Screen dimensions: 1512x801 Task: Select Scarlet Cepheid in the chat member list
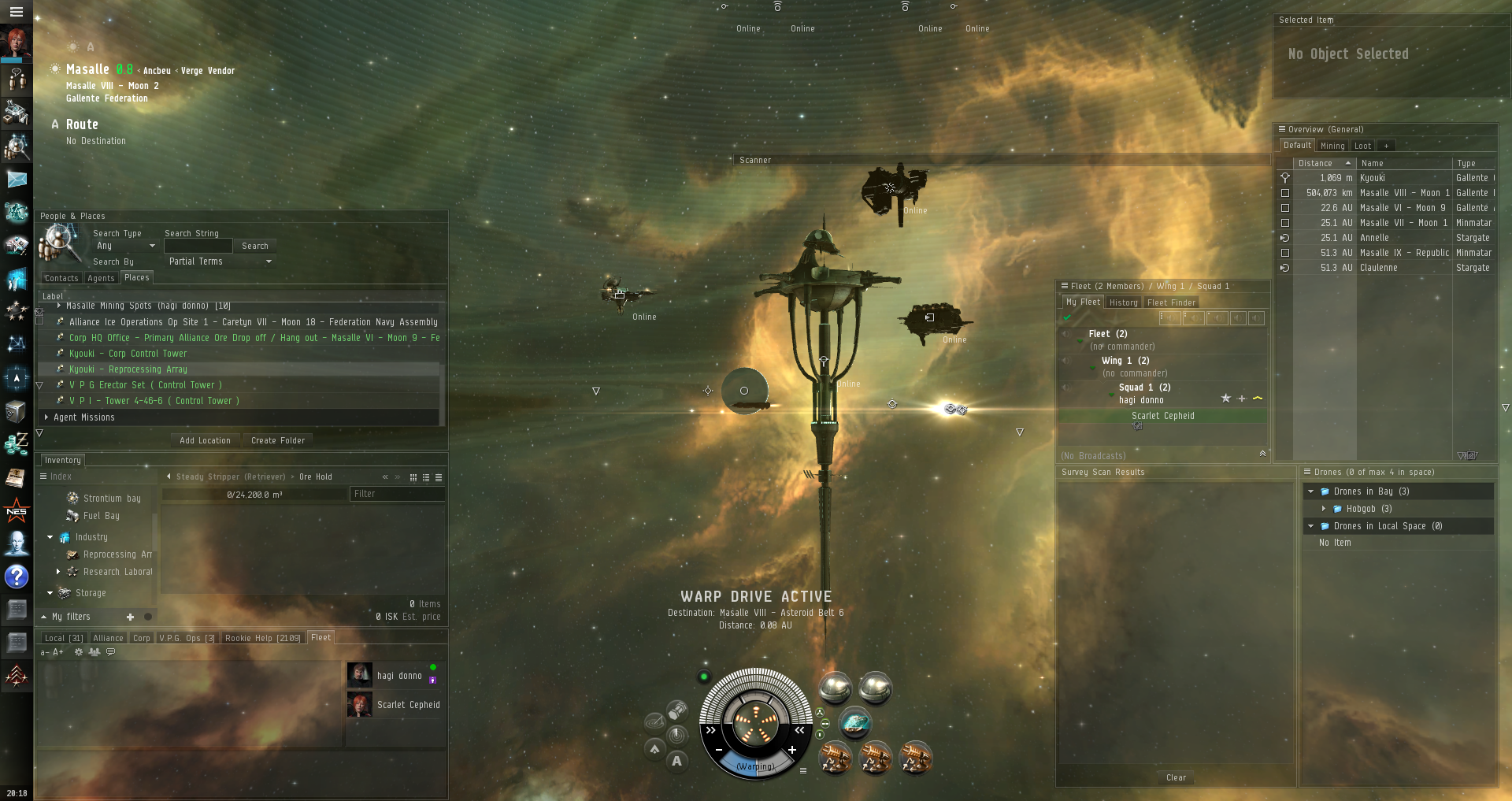(x=408, y=705)
